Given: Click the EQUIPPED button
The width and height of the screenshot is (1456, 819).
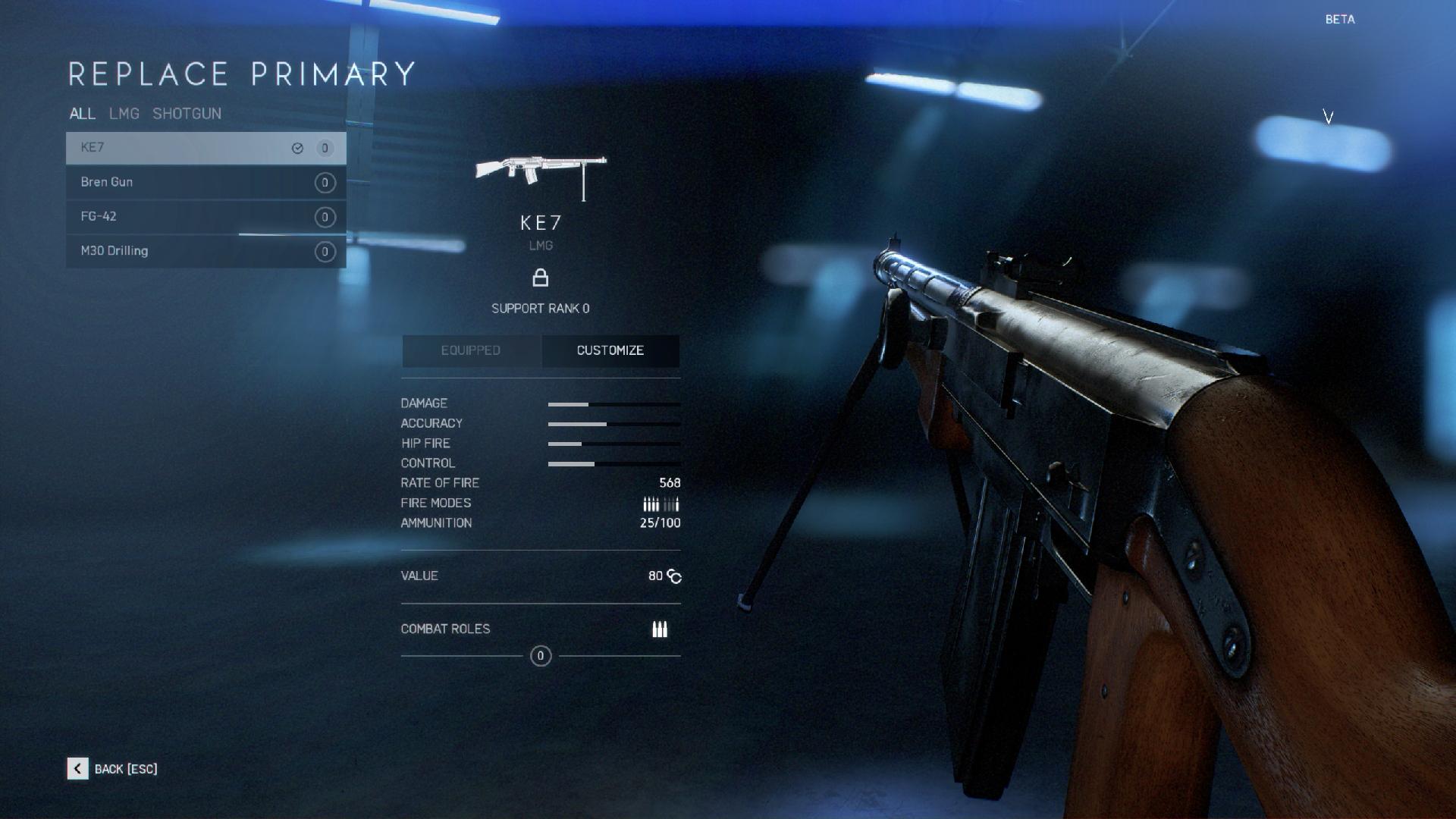Looking at the screenshot, I should [471, 350].
